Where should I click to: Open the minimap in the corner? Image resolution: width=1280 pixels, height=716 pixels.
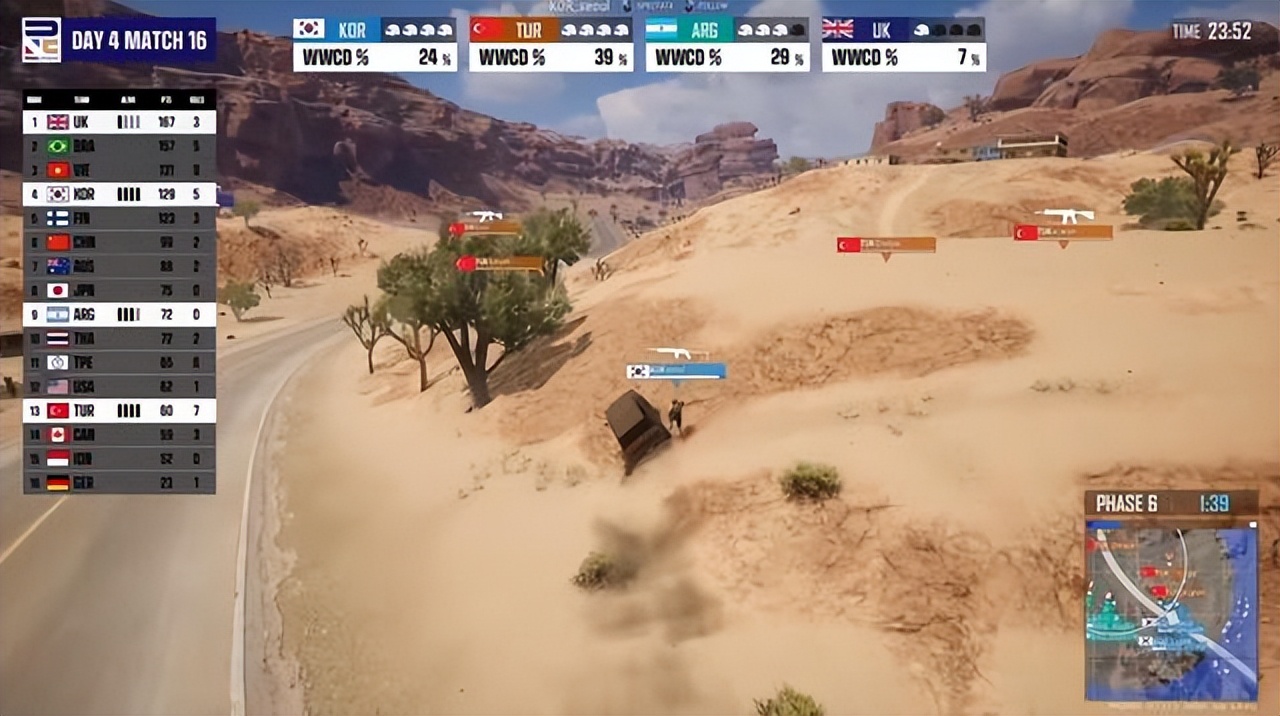tap(1171, 612)
